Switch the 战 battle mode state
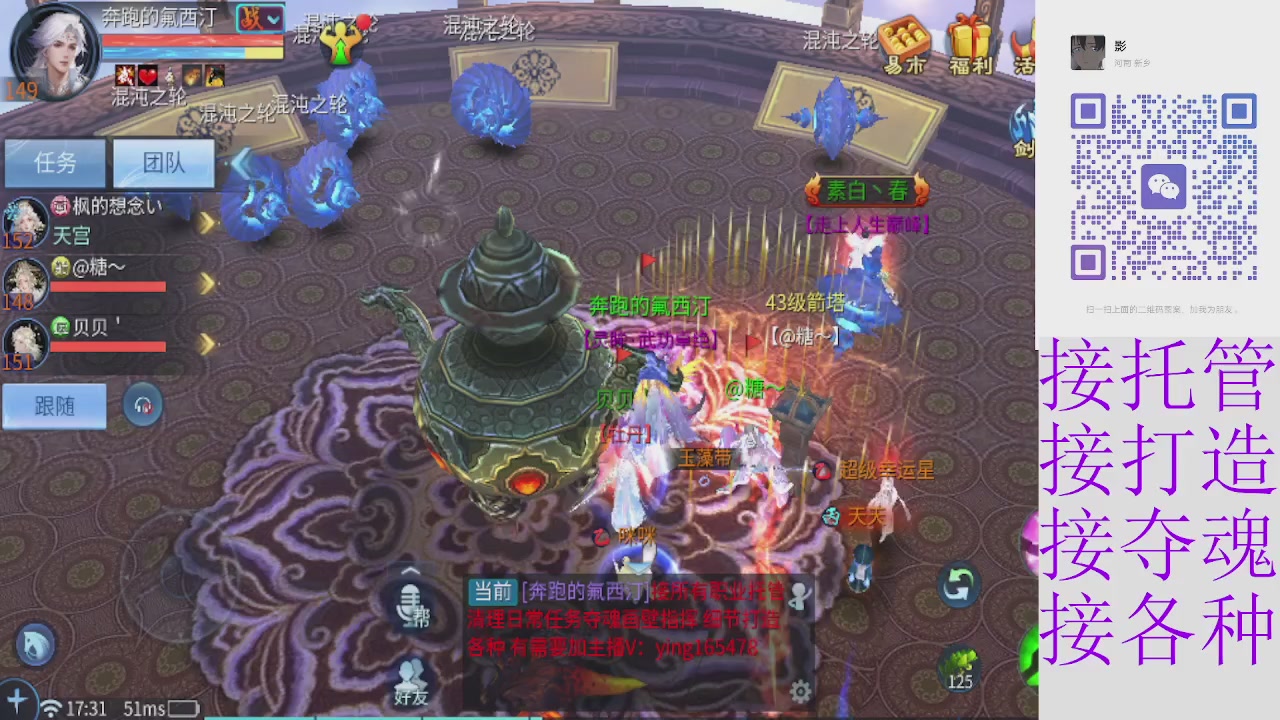The image size is (1280, 720). [x=251, y=18]
